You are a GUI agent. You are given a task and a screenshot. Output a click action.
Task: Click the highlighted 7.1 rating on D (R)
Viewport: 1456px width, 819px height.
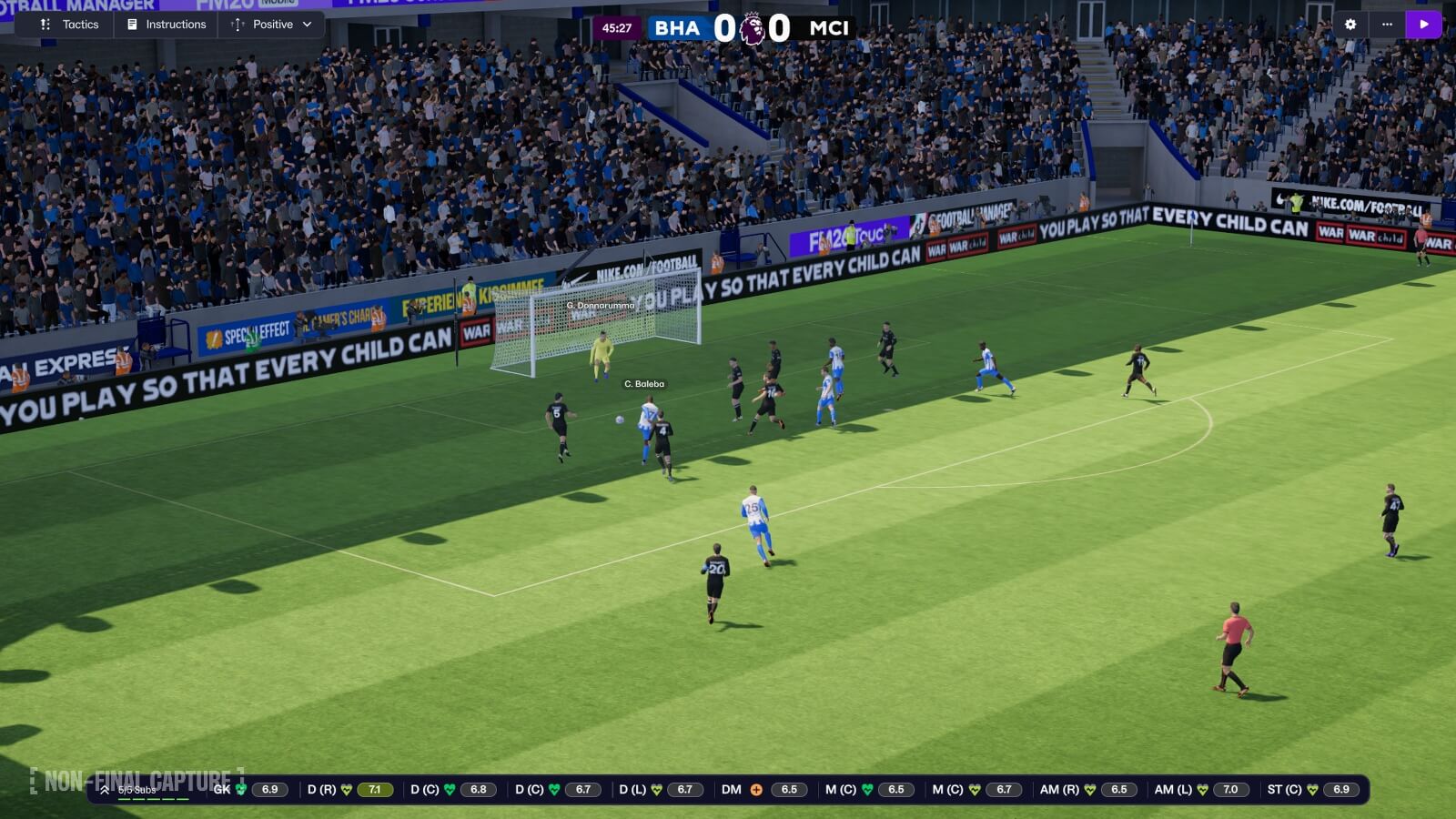[376, 790]
